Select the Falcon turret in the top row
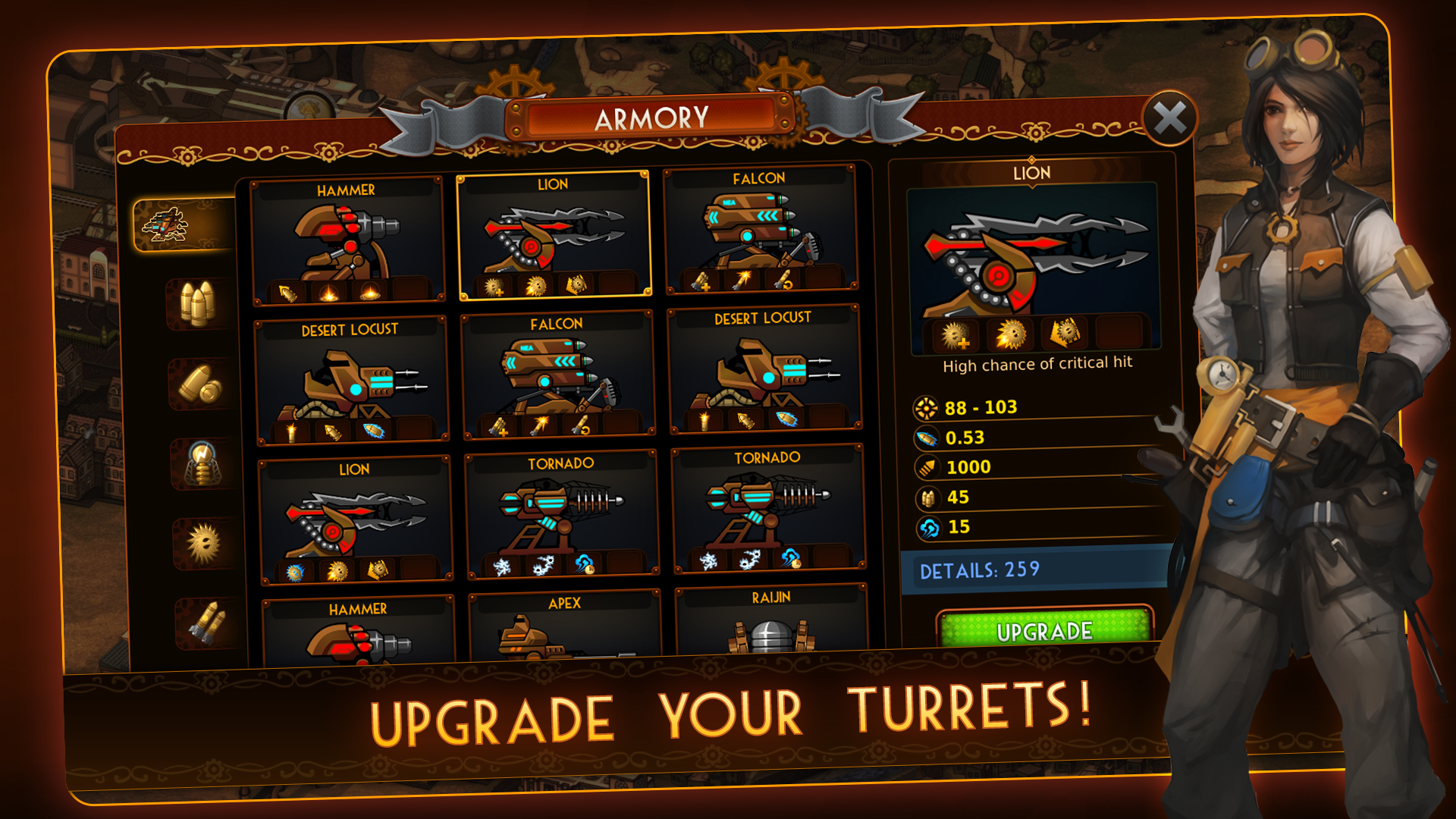This screenshot has width=1456, height=819. tap(758, 235)
